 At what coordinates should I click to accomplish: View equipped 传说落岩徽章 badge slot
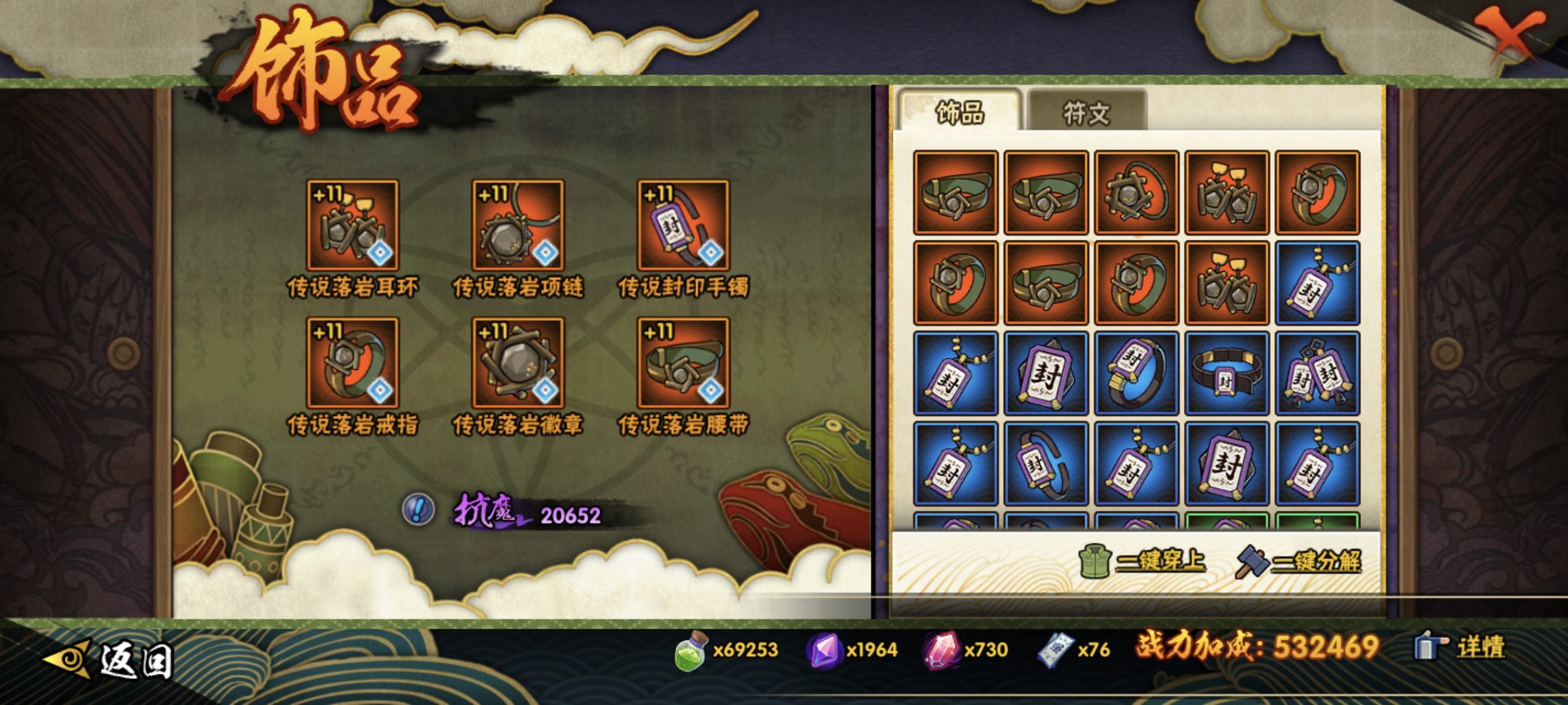(518, 363)
